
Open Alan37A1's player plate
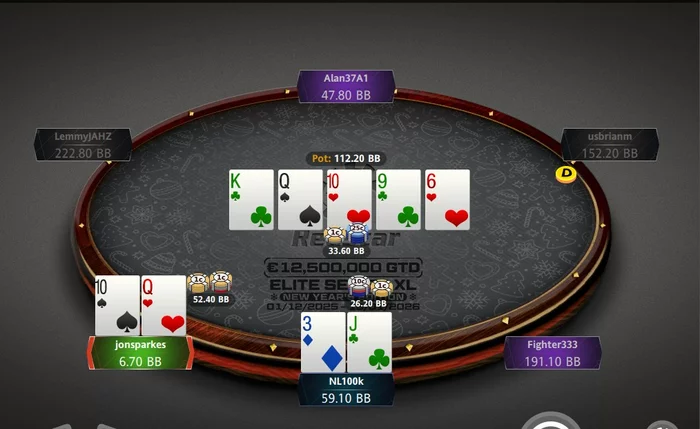click(x=346, y=86)
